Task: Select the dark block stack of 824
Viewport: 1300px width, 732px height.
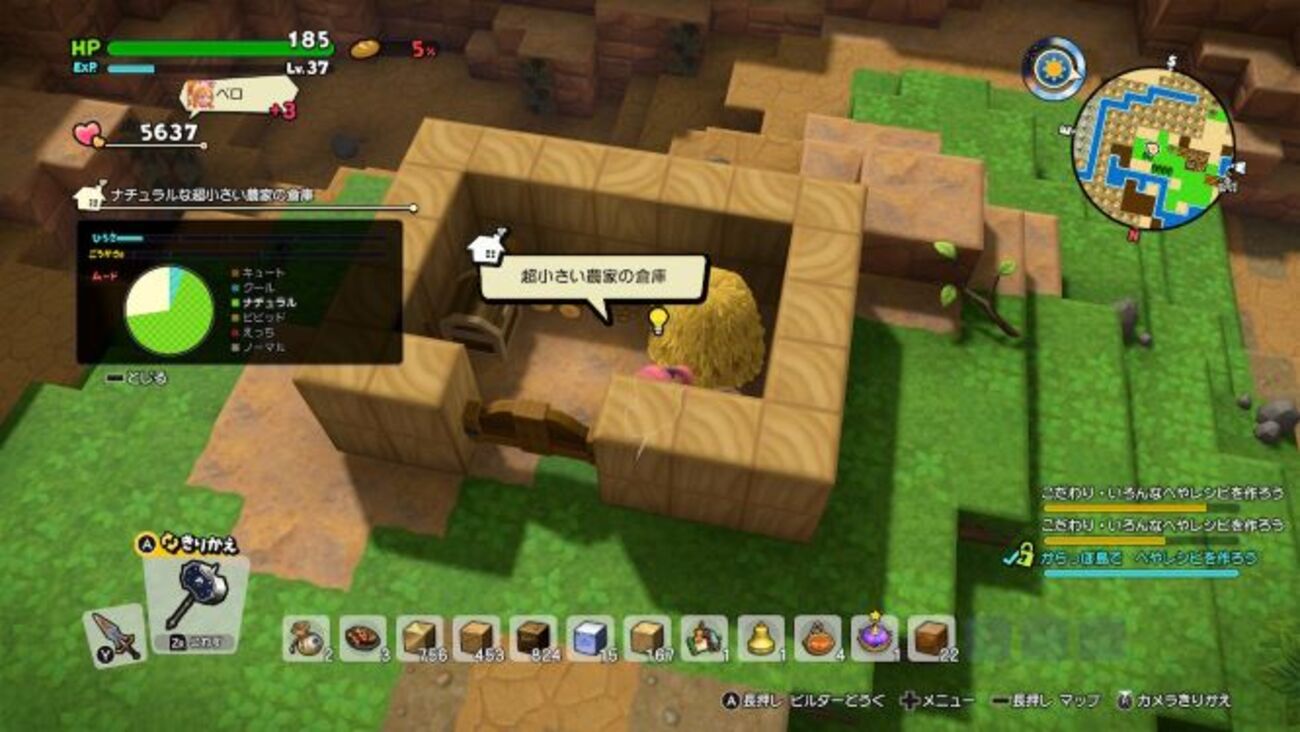Action: [x=533, y=638]
